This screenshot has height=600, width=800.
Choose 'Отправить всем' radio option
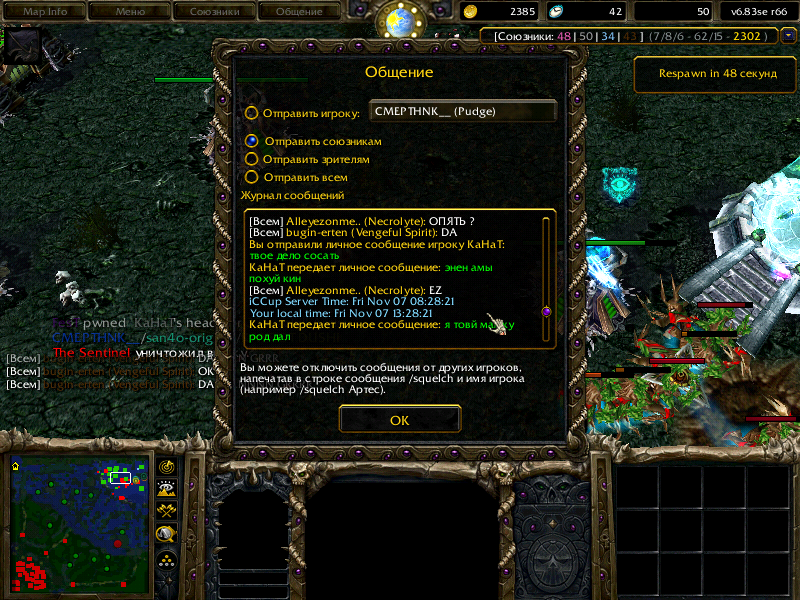(x=252, y=177)
